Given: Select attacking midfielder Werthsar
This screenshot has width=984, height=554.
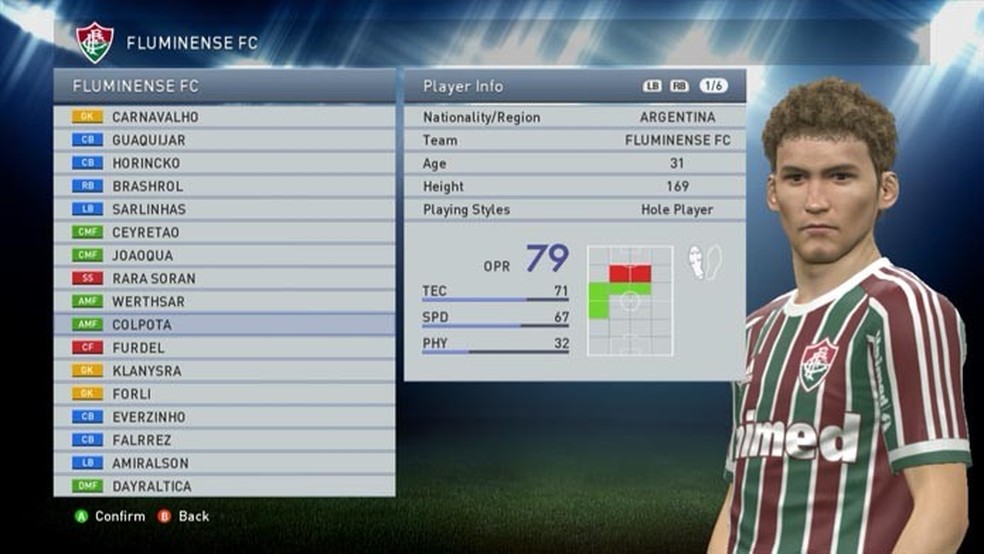Looking at the screenshot, I should tap(224, 301).
